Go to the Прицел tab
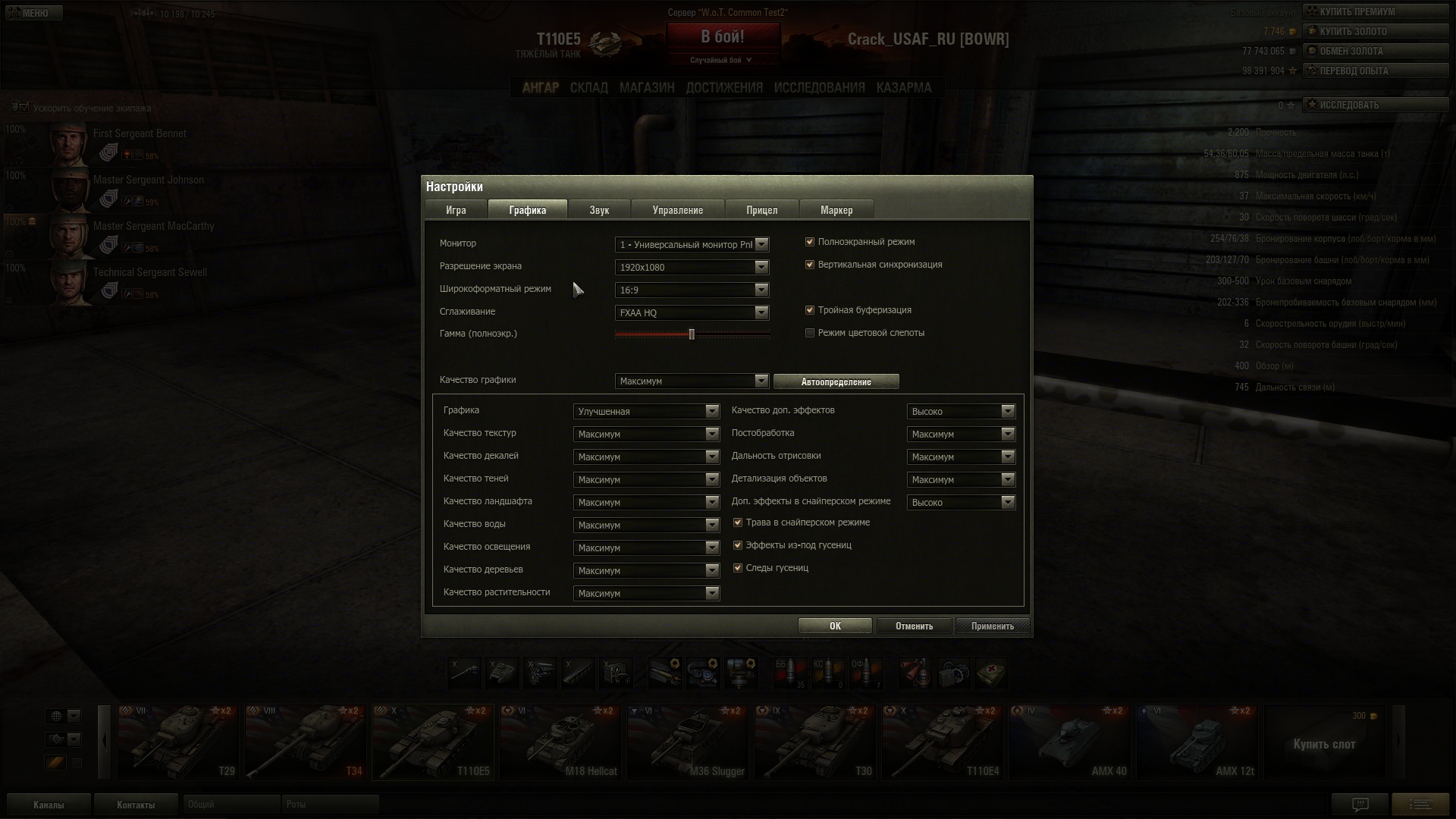This screenshot has width=1456, height=819. tap(761, 210)
